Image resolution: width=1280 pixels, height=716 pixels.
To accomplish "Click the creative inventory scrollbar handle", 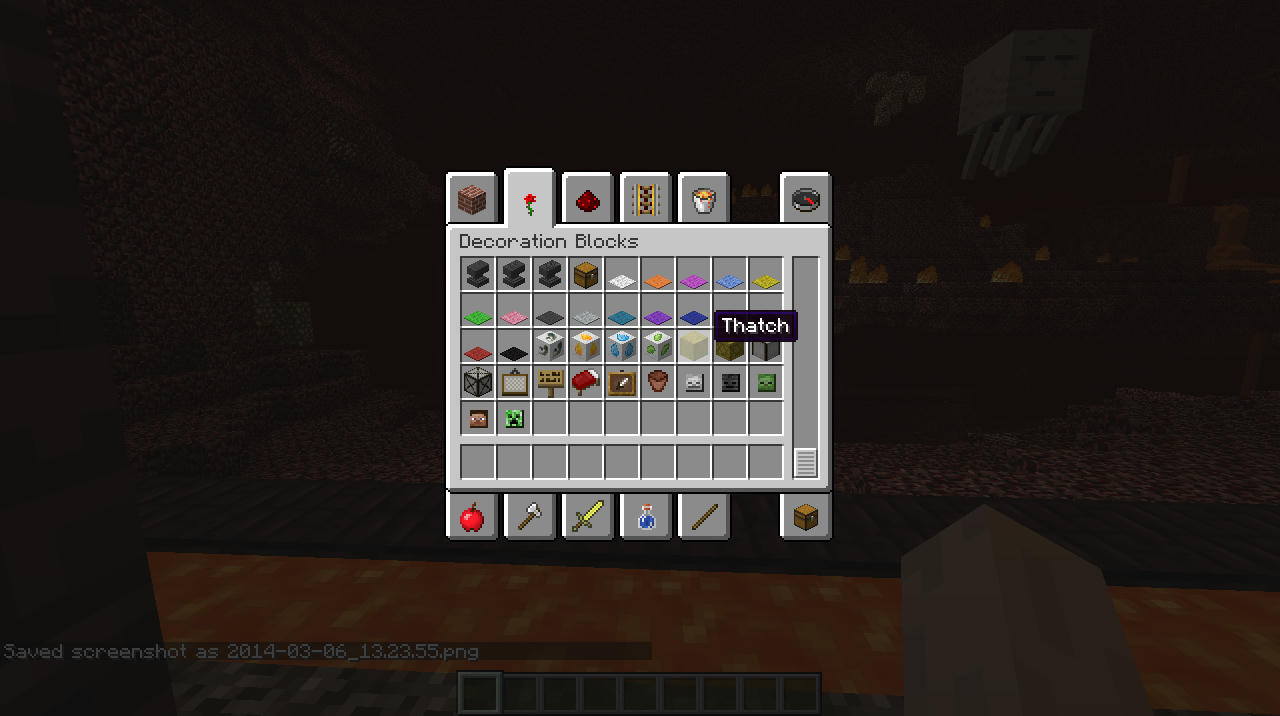I will tap(805, 463).
